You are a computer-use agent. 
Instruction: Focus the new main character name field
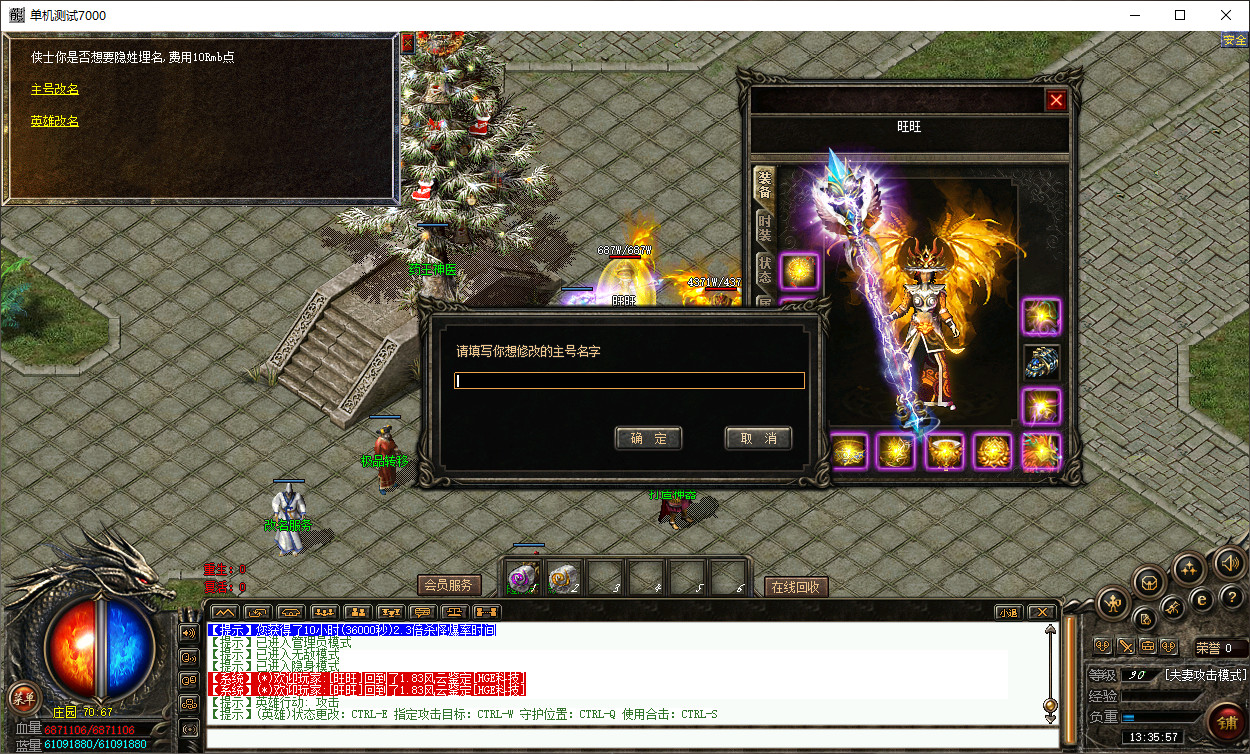629,381
